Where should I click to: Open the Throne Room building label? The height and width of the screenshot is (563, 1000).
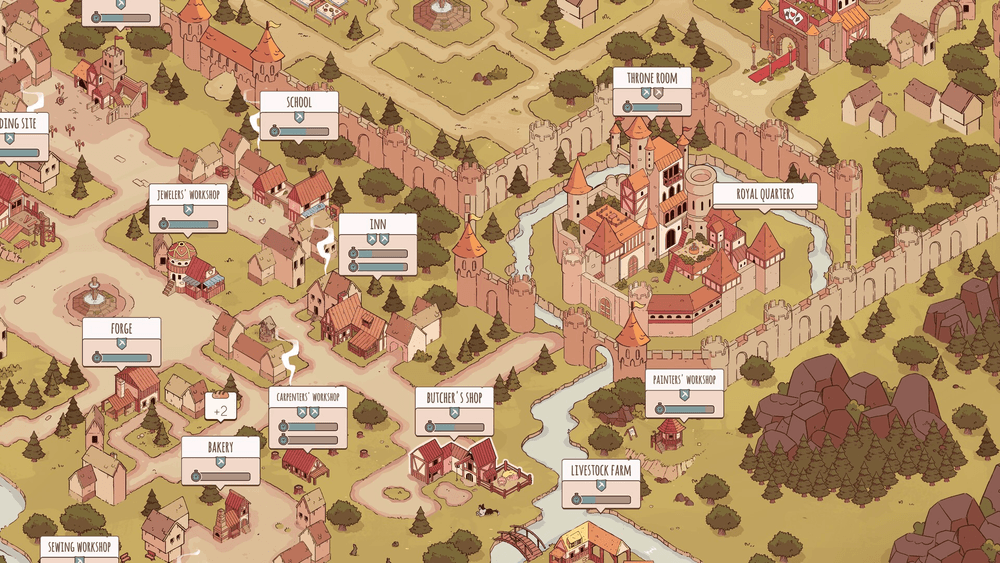point(653,78)
